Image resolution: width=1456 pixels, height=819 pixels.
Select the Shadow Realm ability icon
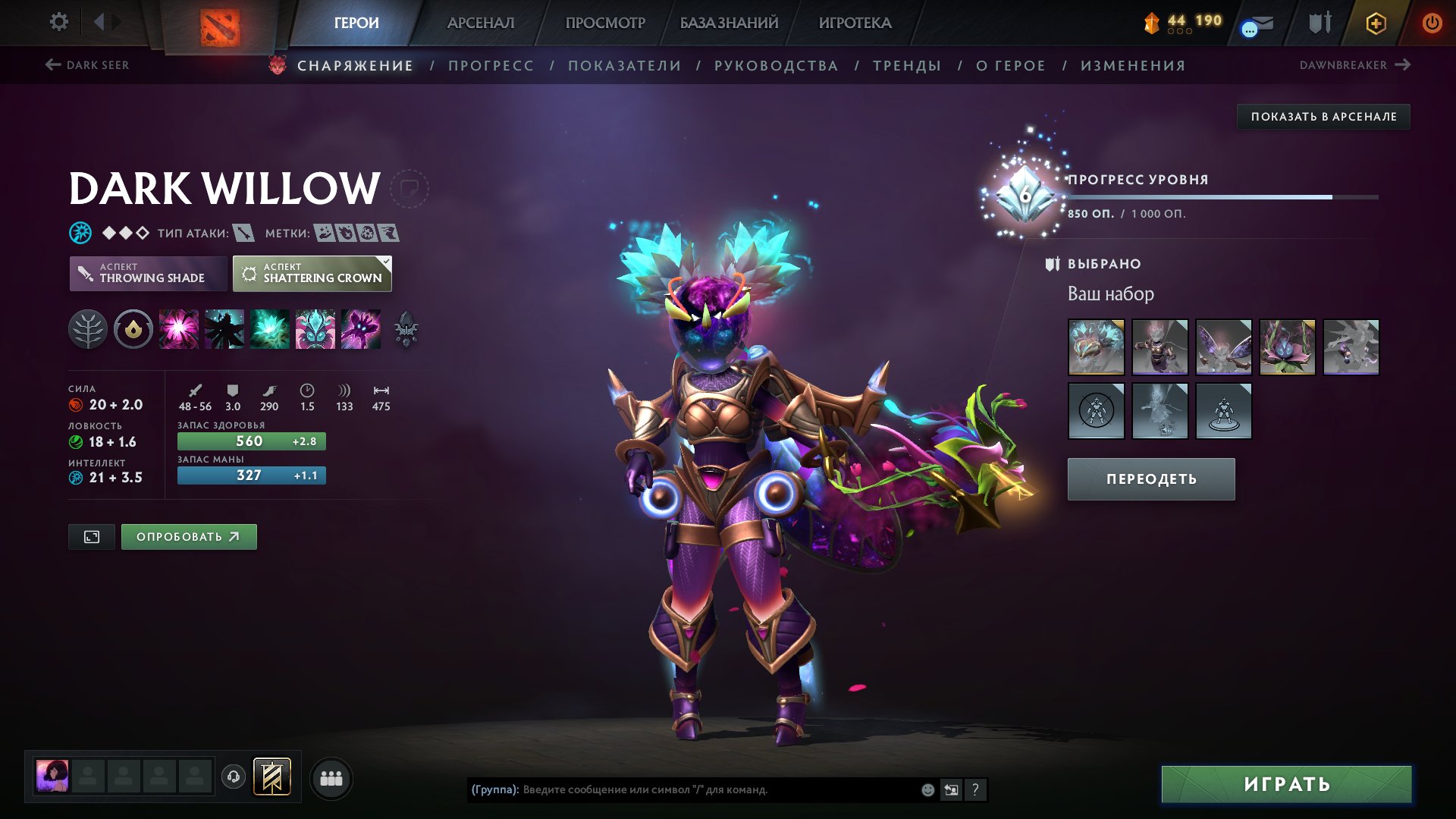225,329
